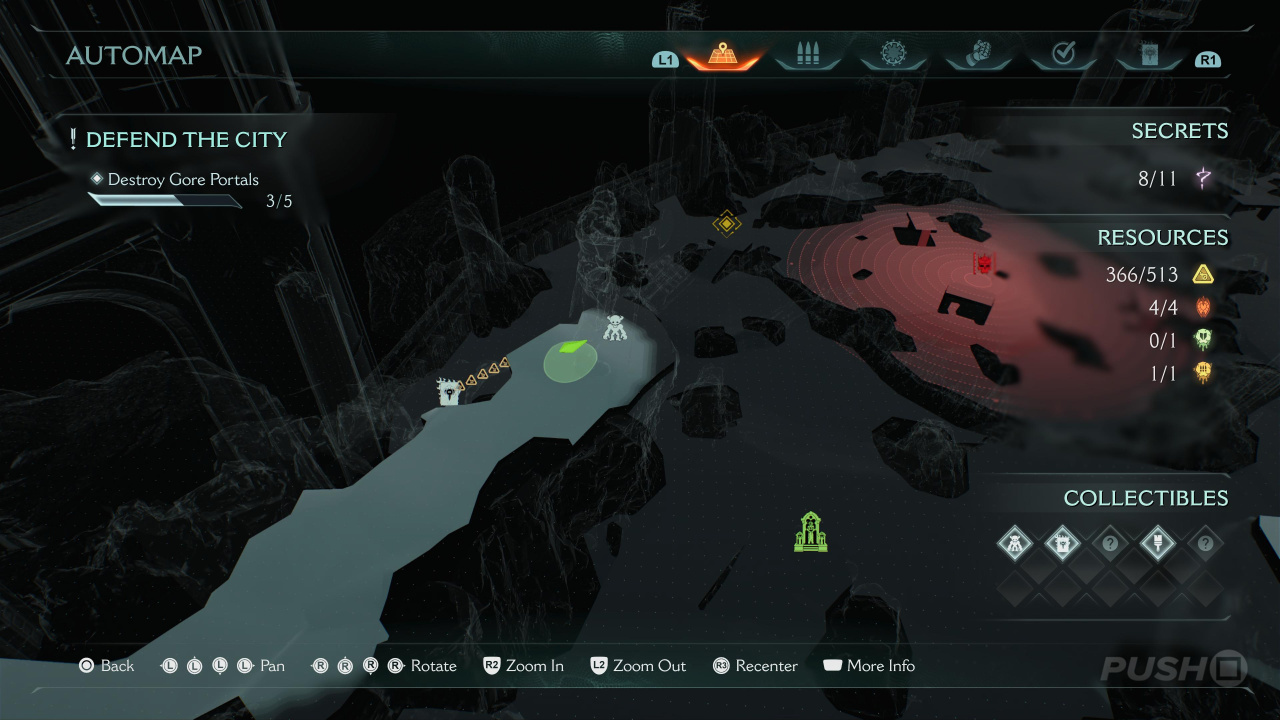Switch to the gauntlet fist tab

[x=977, y=55]
